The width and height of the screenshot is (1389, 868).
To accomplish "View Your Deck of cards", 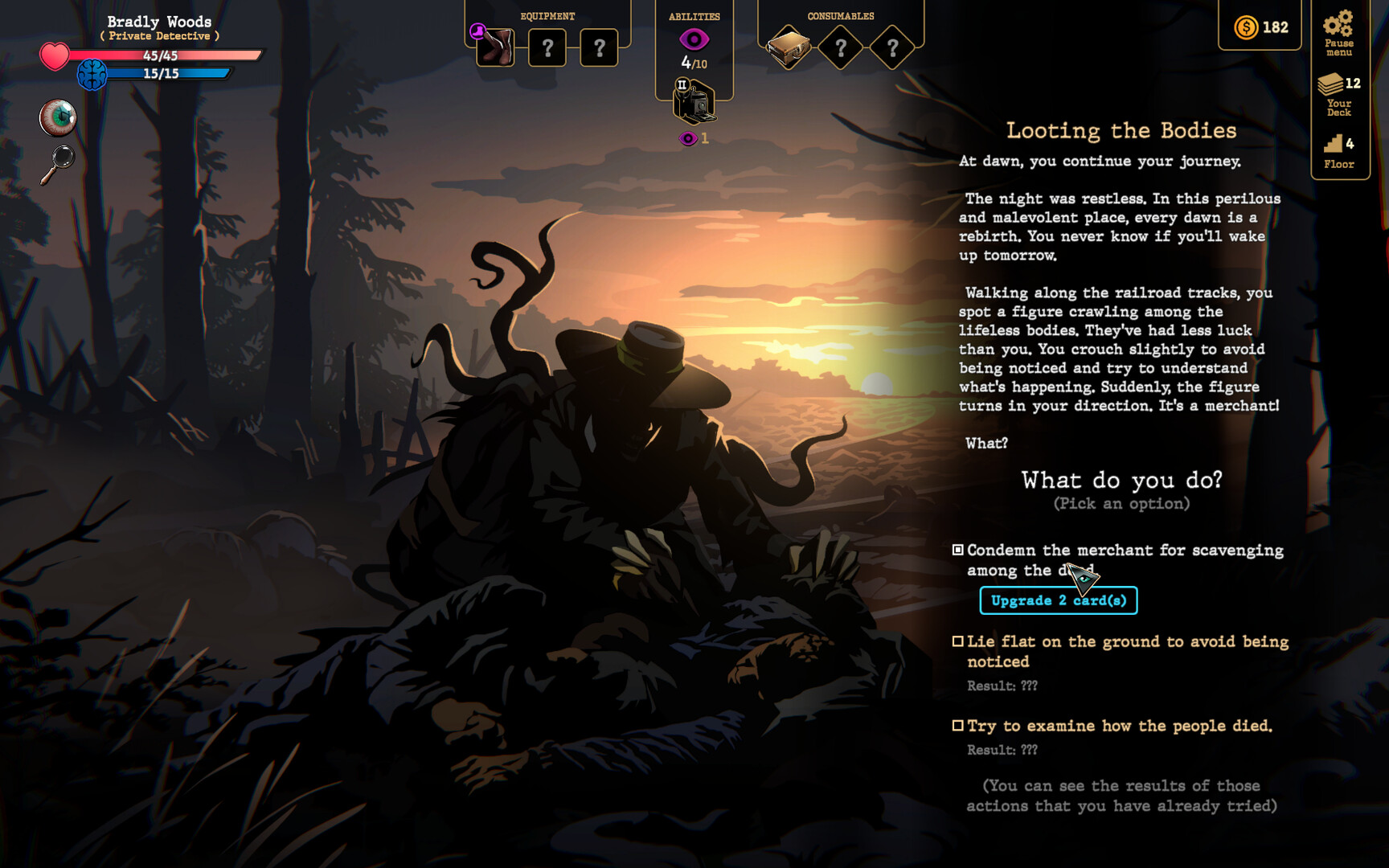I will pyautogui.click(x=1338, y=93).
